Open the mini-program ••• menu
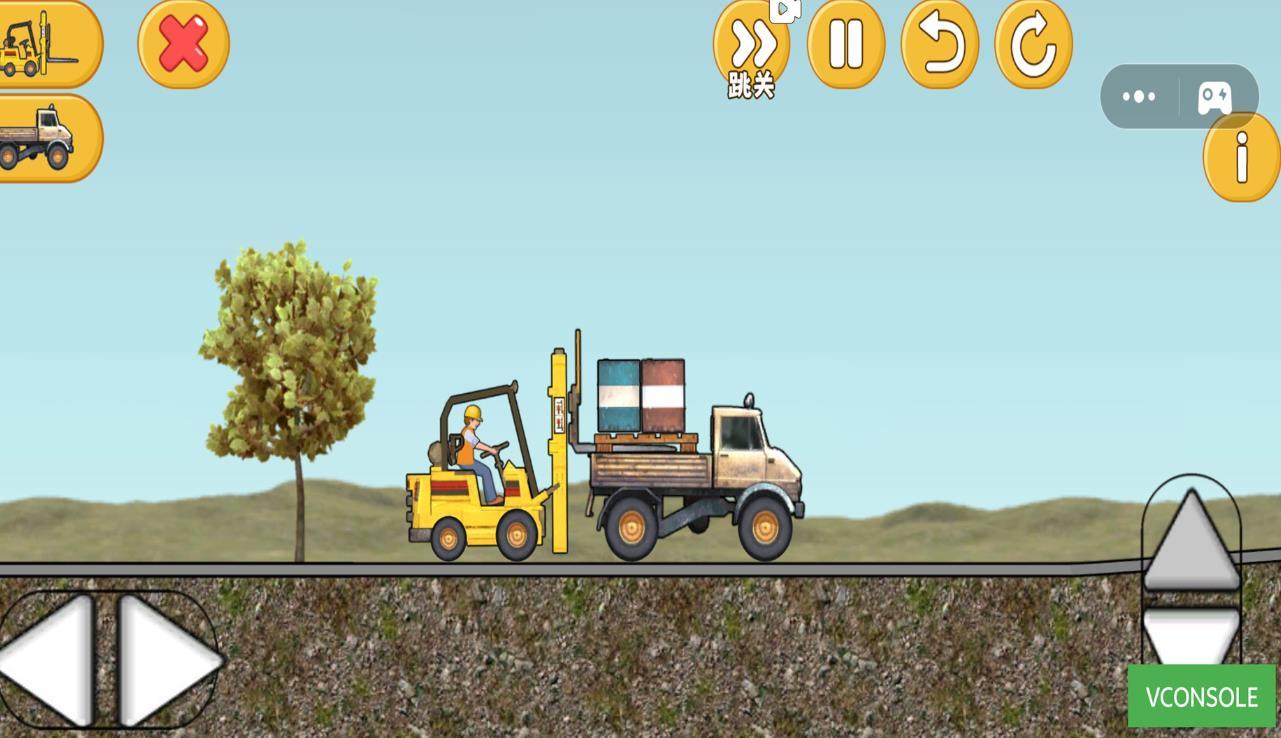 pyautogui.click(x=1138, y=96)
